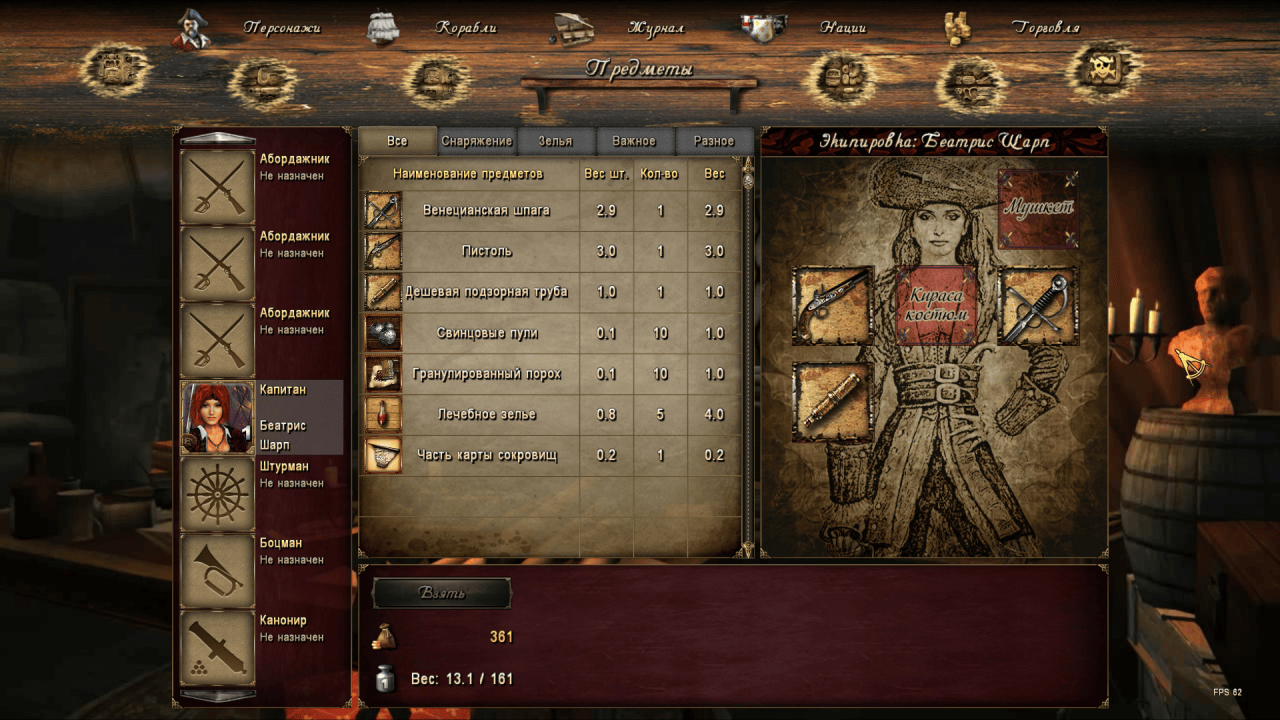Viewport: 1280px width, 720px height.
Task: Open the Корабли menu
Action: (x=465, y=28)
